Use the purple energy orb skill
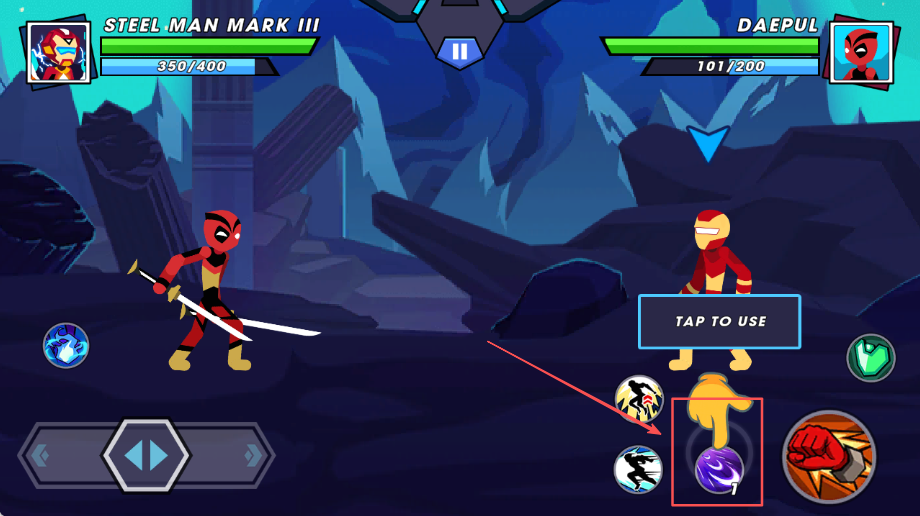This screenshot has height=516, width=920. coord(719,469)
